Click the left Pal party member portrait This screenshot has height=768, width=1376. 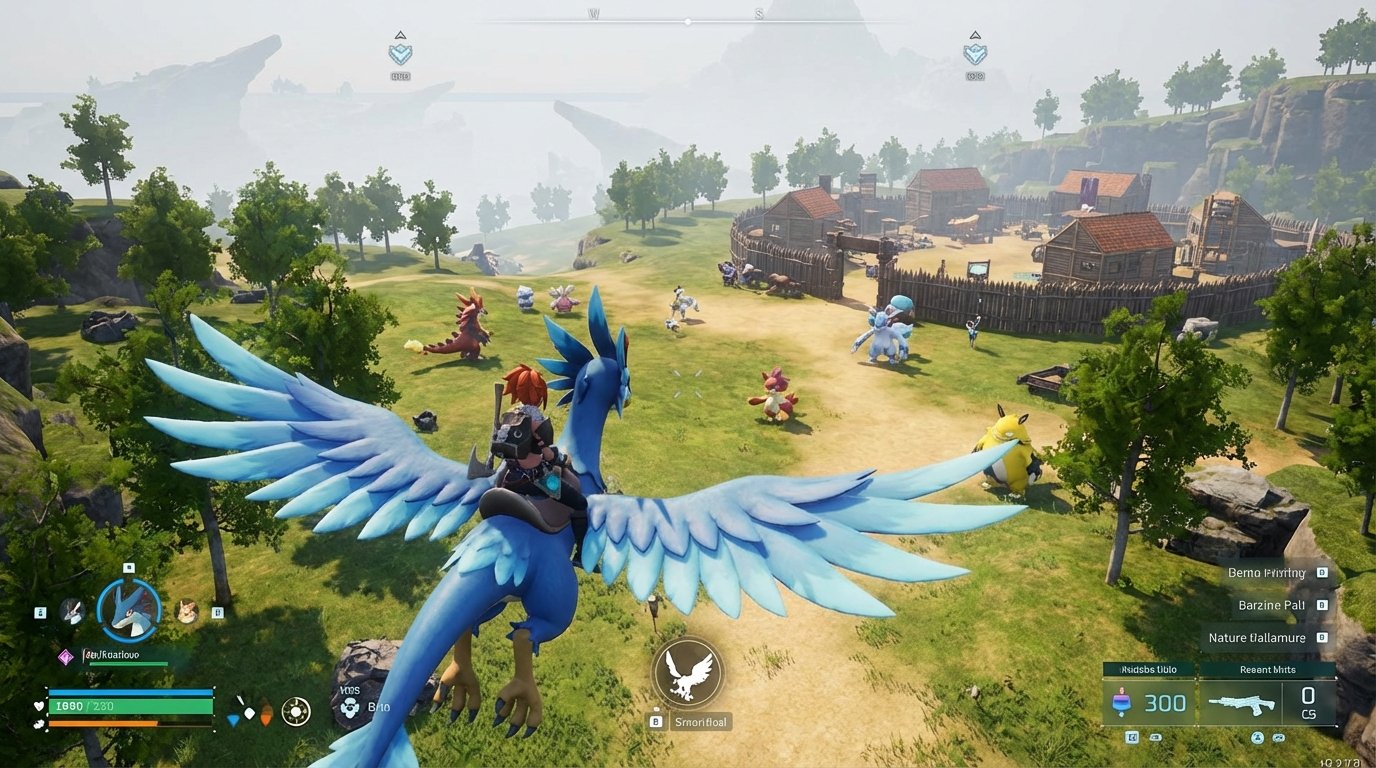72,611
